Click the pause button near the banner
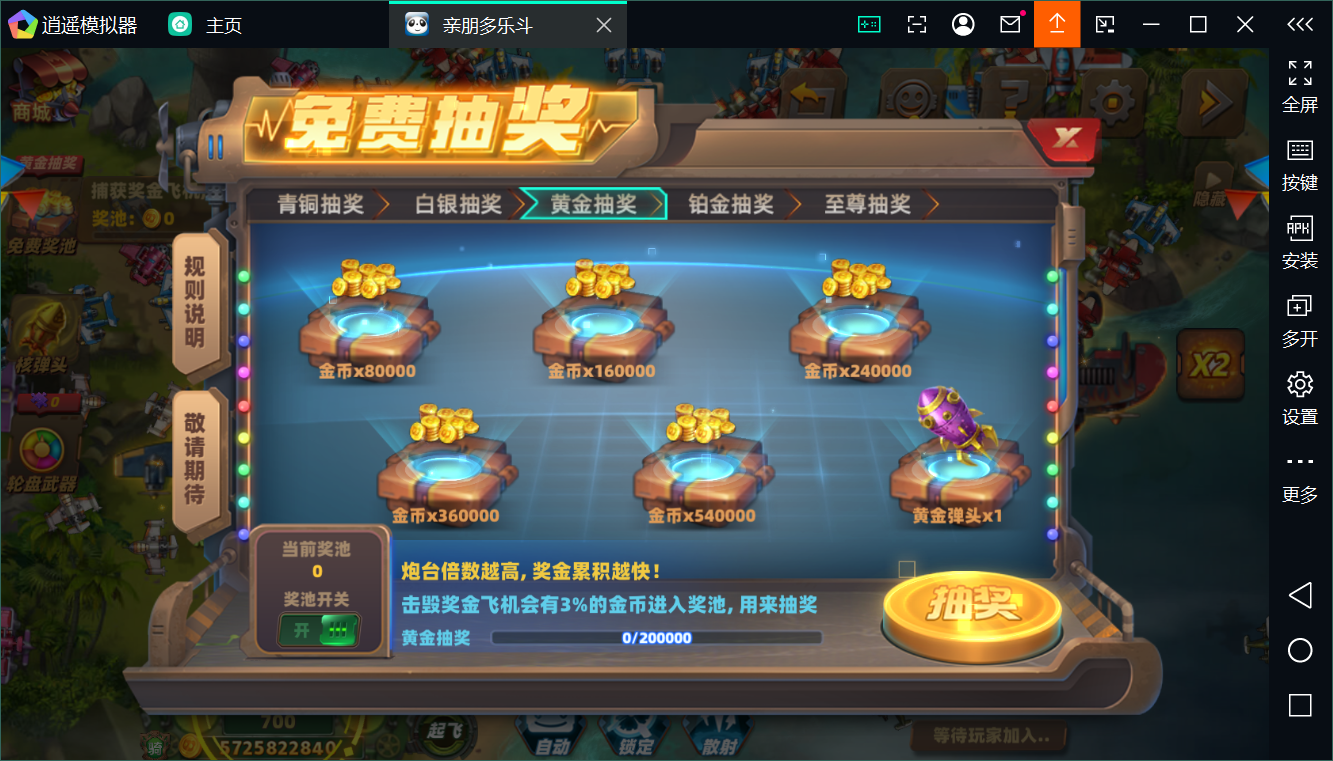The image size is (1333, 761). pos(215,146)
